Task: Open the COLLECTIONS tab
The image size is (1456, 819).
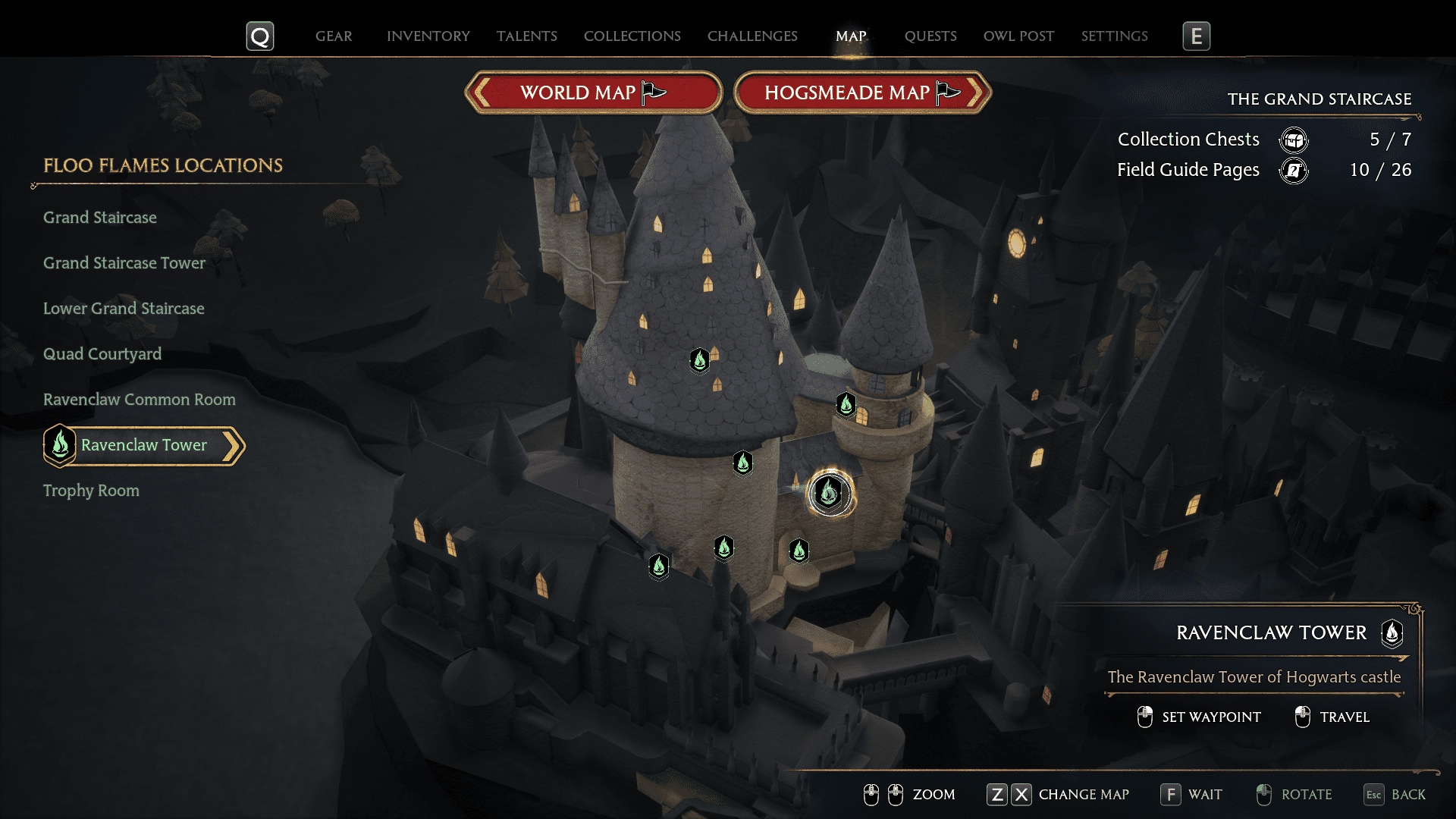Action: point(632,36)
